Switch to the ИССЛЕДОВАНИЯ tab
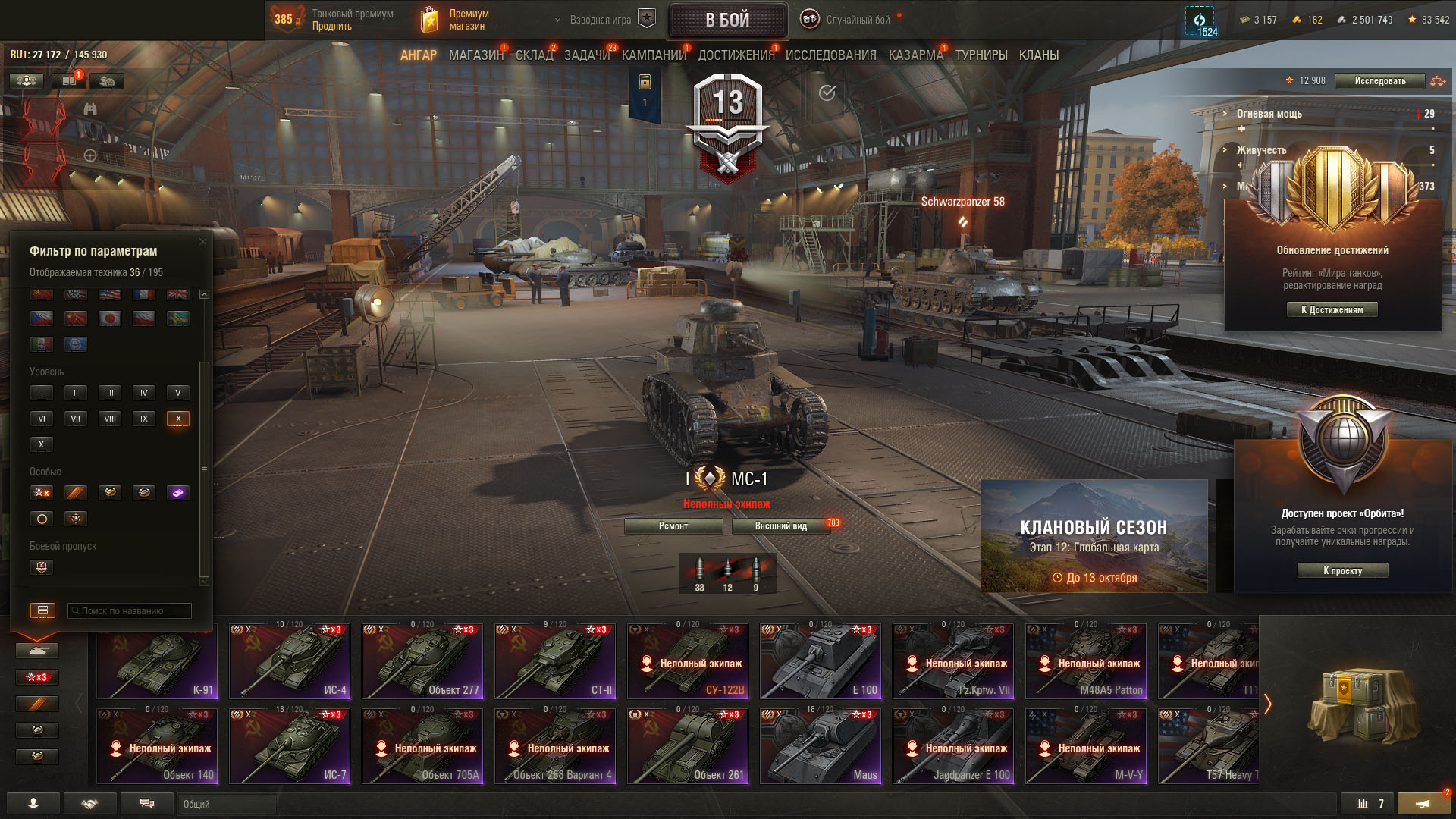 (830, 55)
